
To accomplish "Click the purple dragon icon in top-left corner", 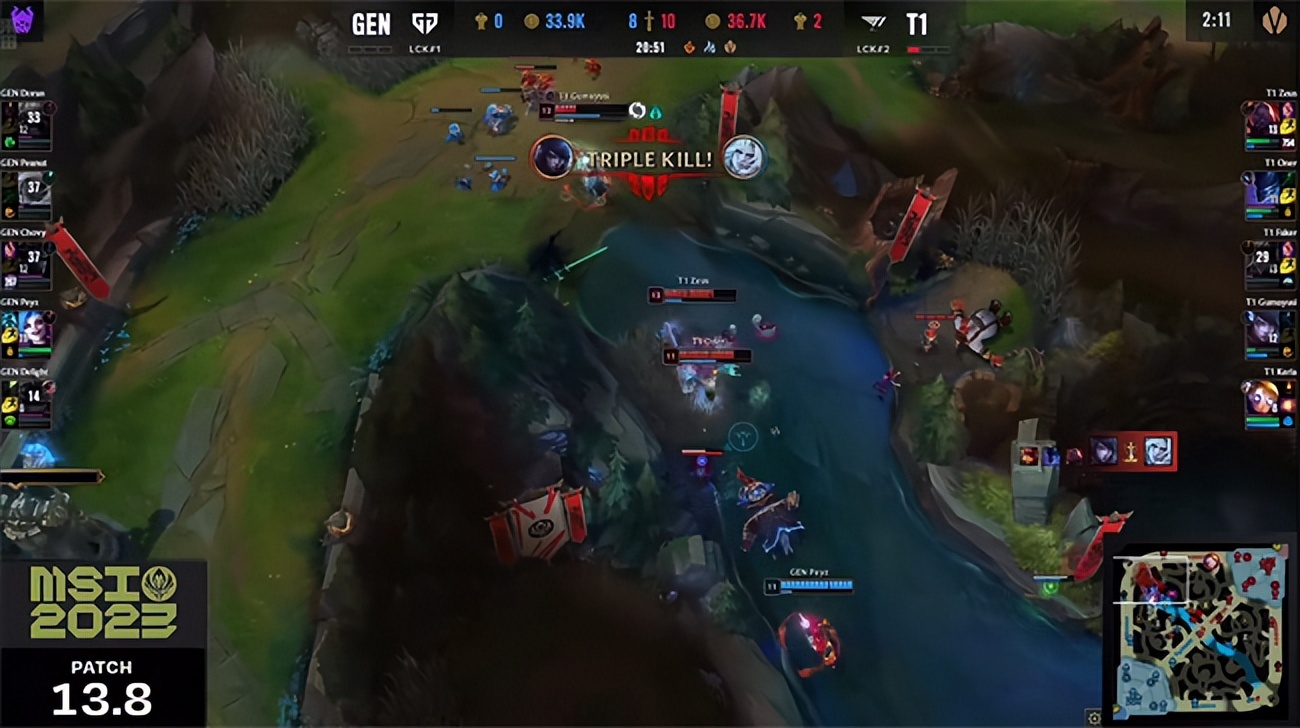I will point(22,17).
